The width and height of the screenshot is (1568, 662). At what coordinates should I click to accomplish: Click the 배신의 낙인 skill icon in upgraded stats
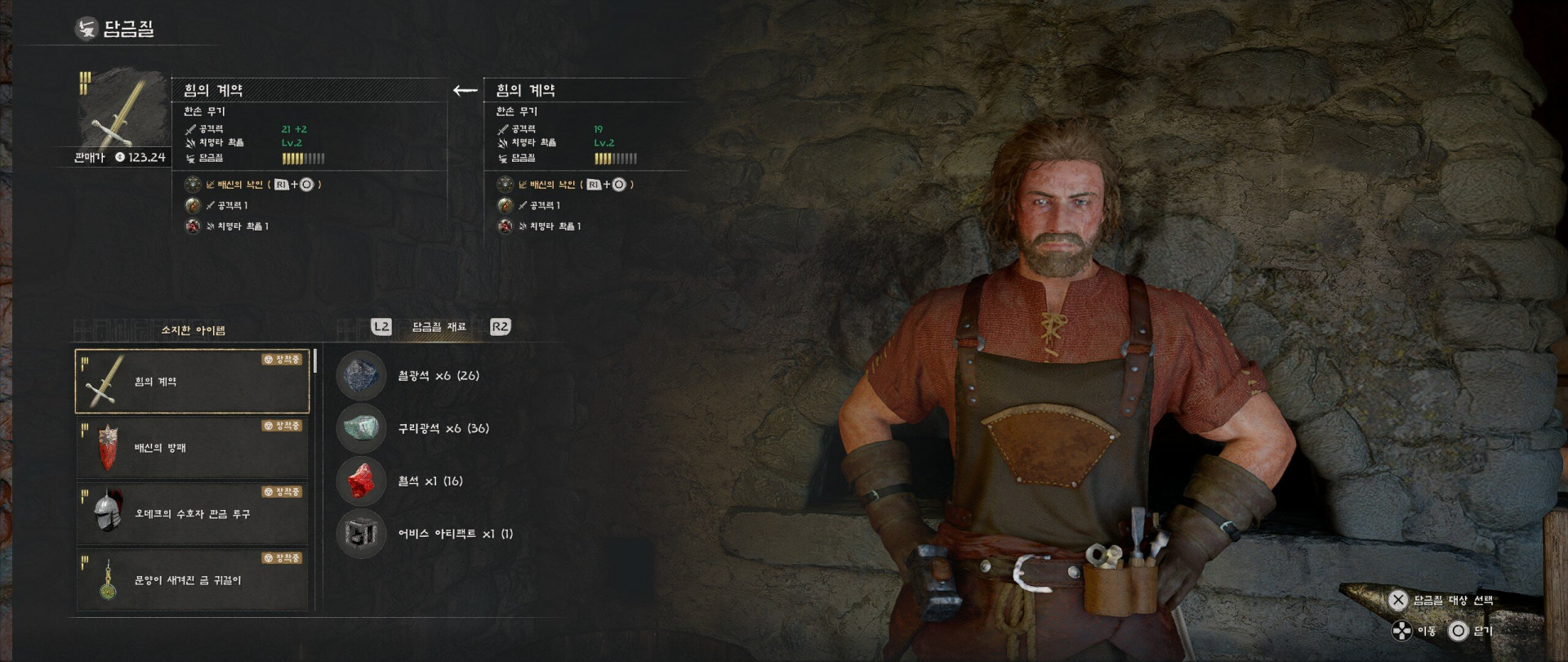[193, 185]
